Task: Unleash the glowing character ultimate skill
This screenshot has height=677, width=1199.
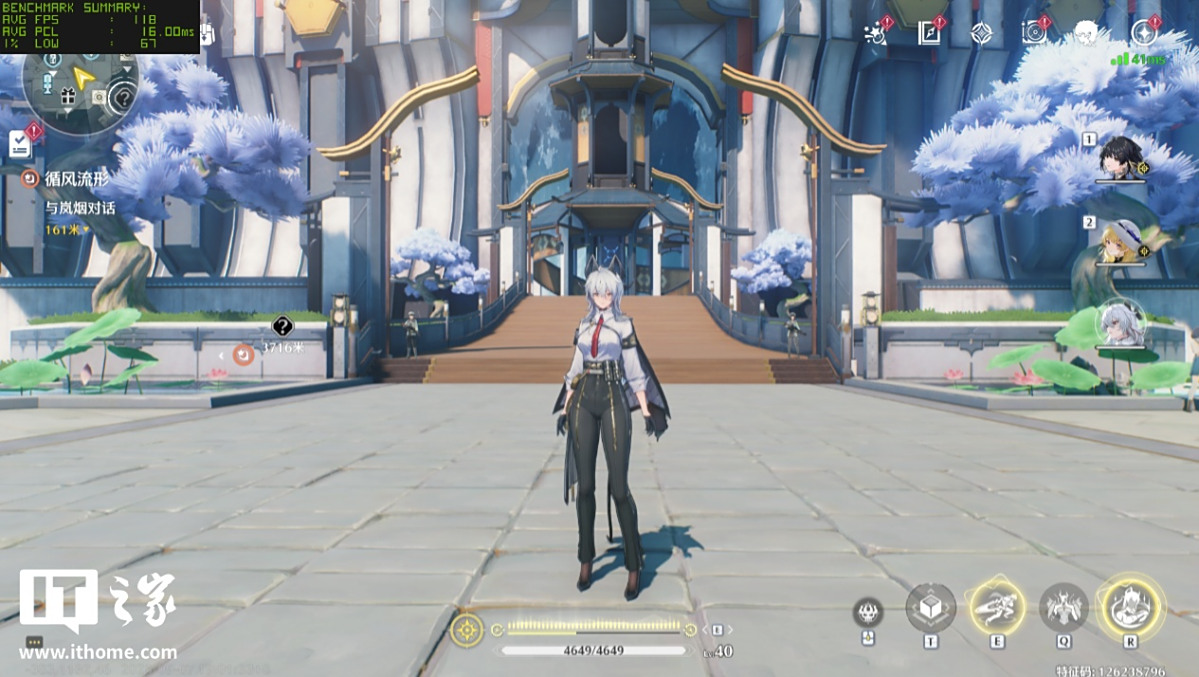Action: [1131, 606]
